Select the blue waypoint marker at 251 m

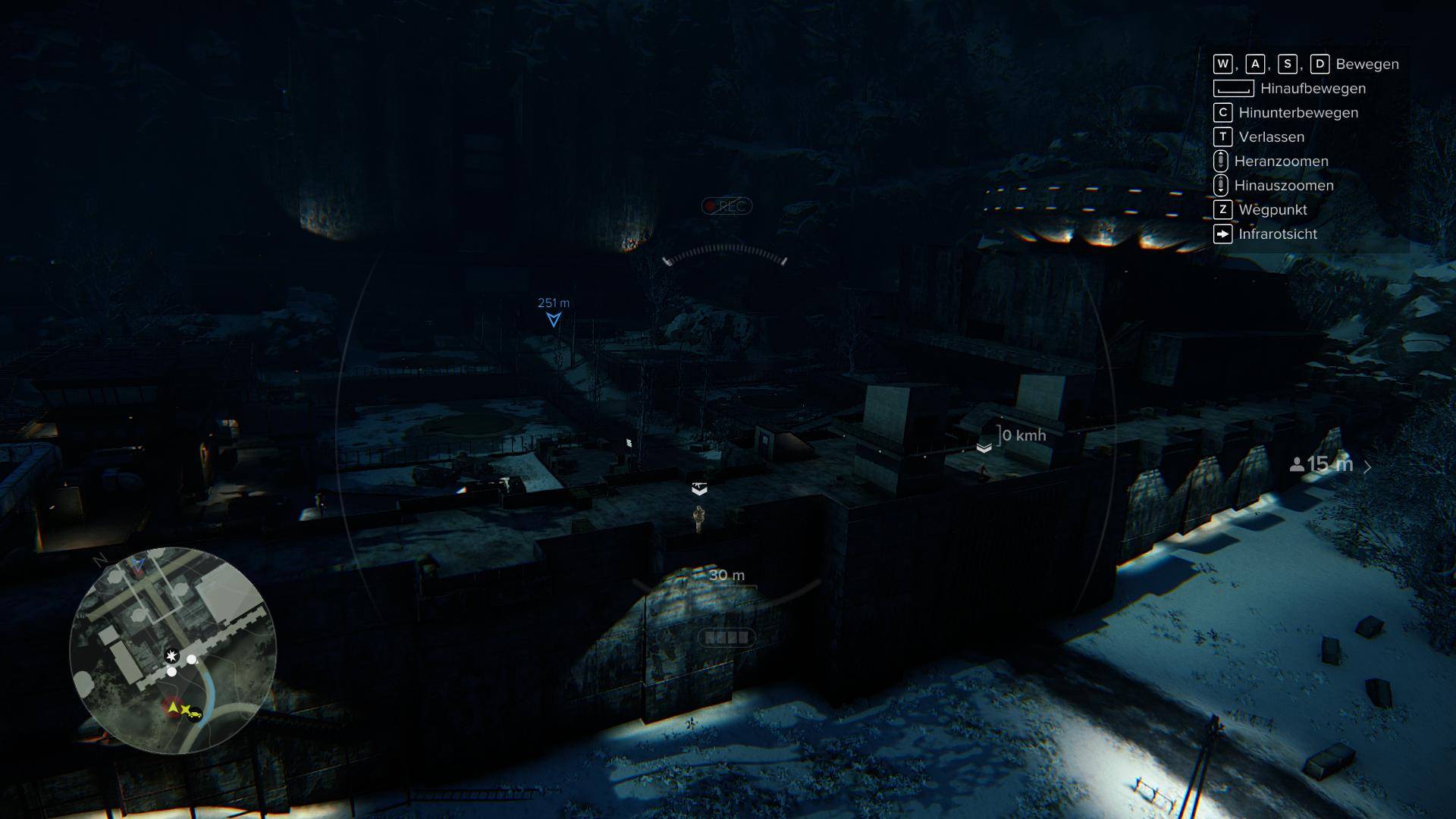554,319
